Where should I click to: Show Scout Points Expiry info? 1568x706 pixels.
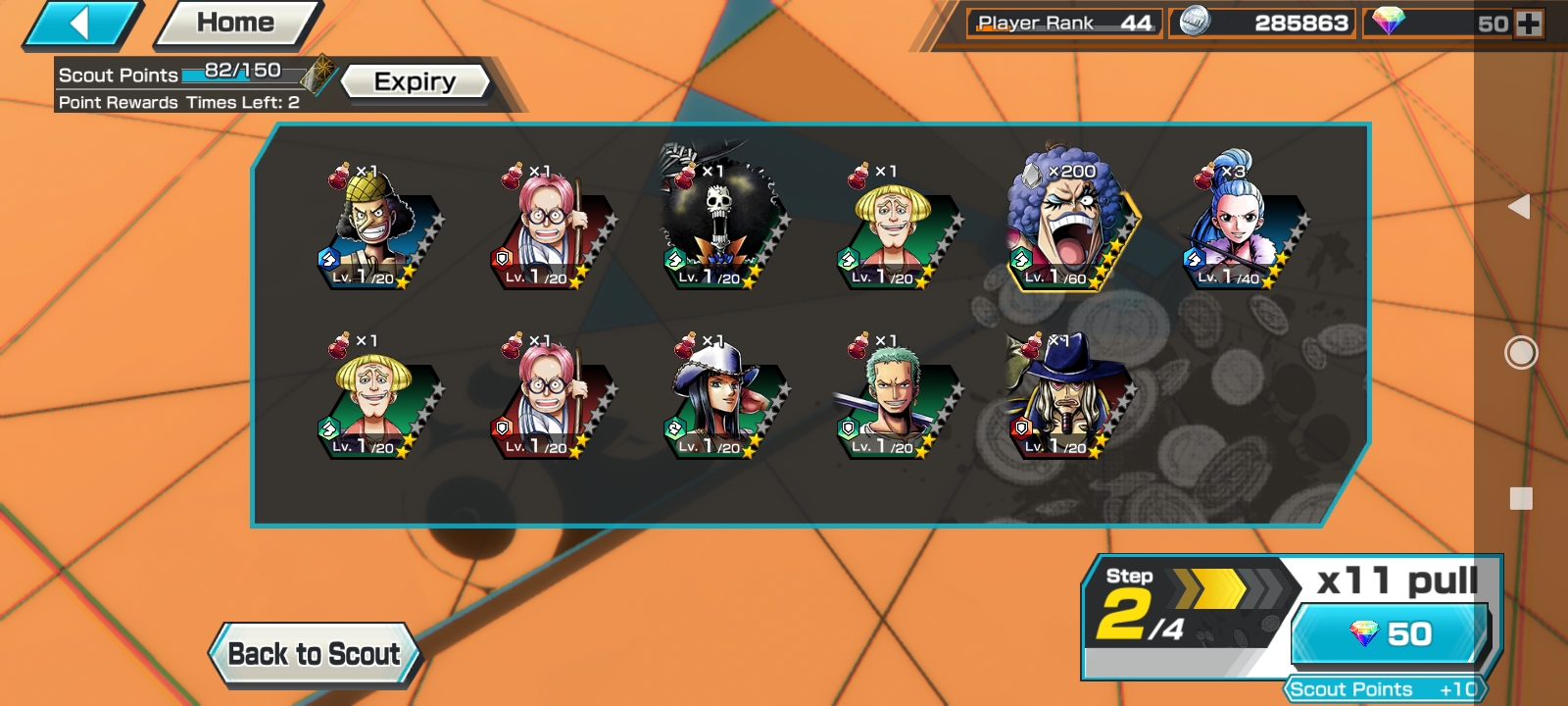(415, 81)
